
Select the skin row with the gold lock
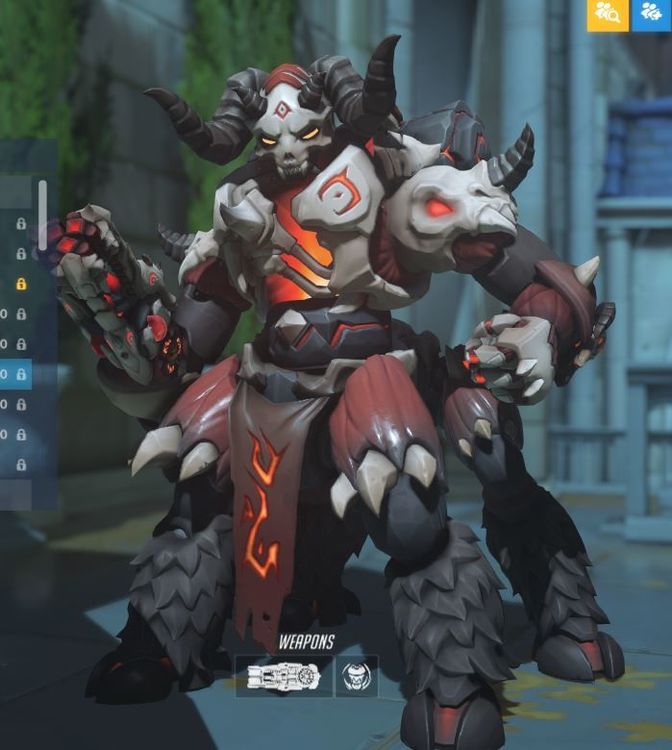tap(18, 284)
